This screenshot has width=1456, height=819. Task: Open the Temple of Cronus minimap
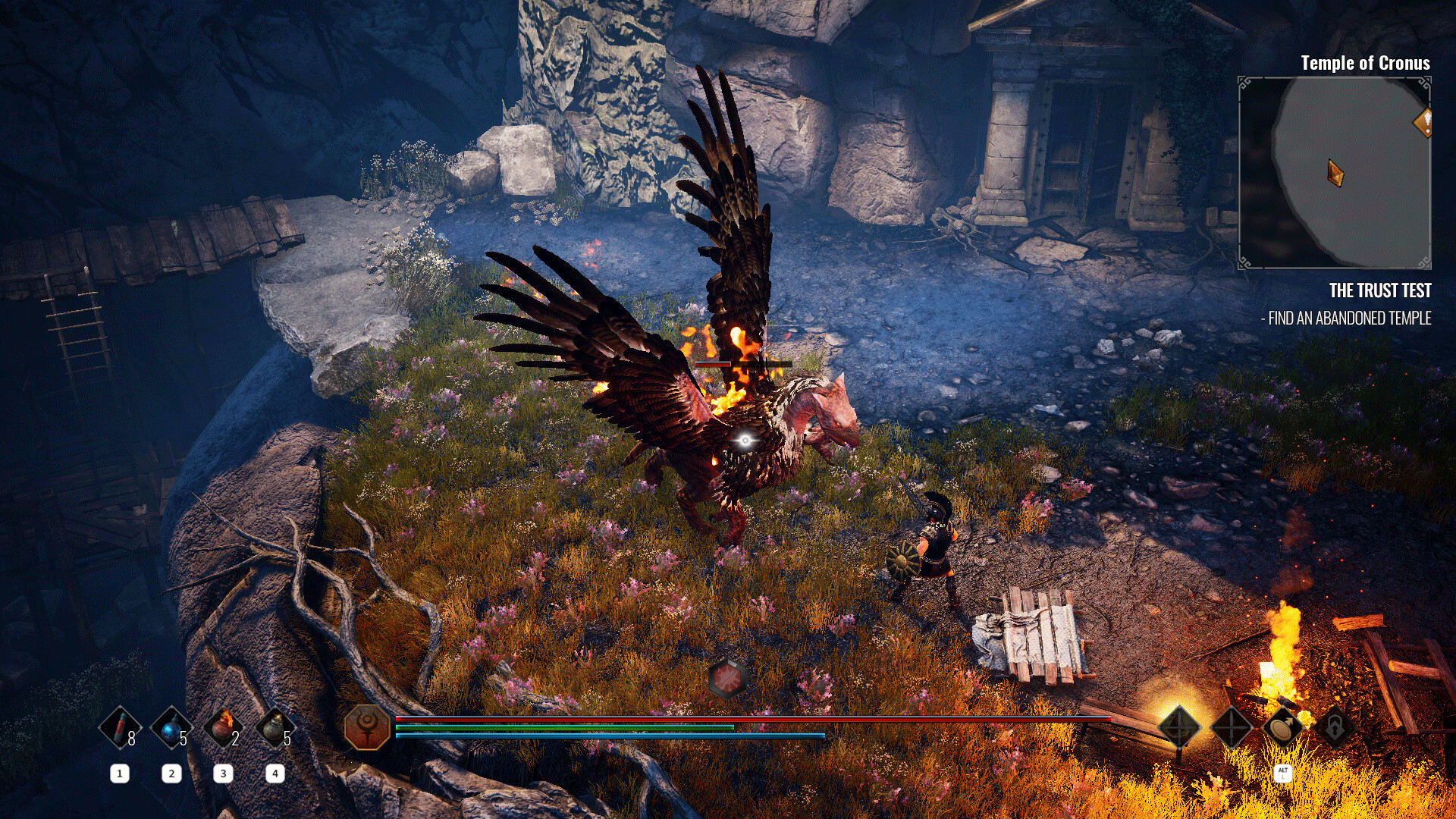click(1335, 173)
